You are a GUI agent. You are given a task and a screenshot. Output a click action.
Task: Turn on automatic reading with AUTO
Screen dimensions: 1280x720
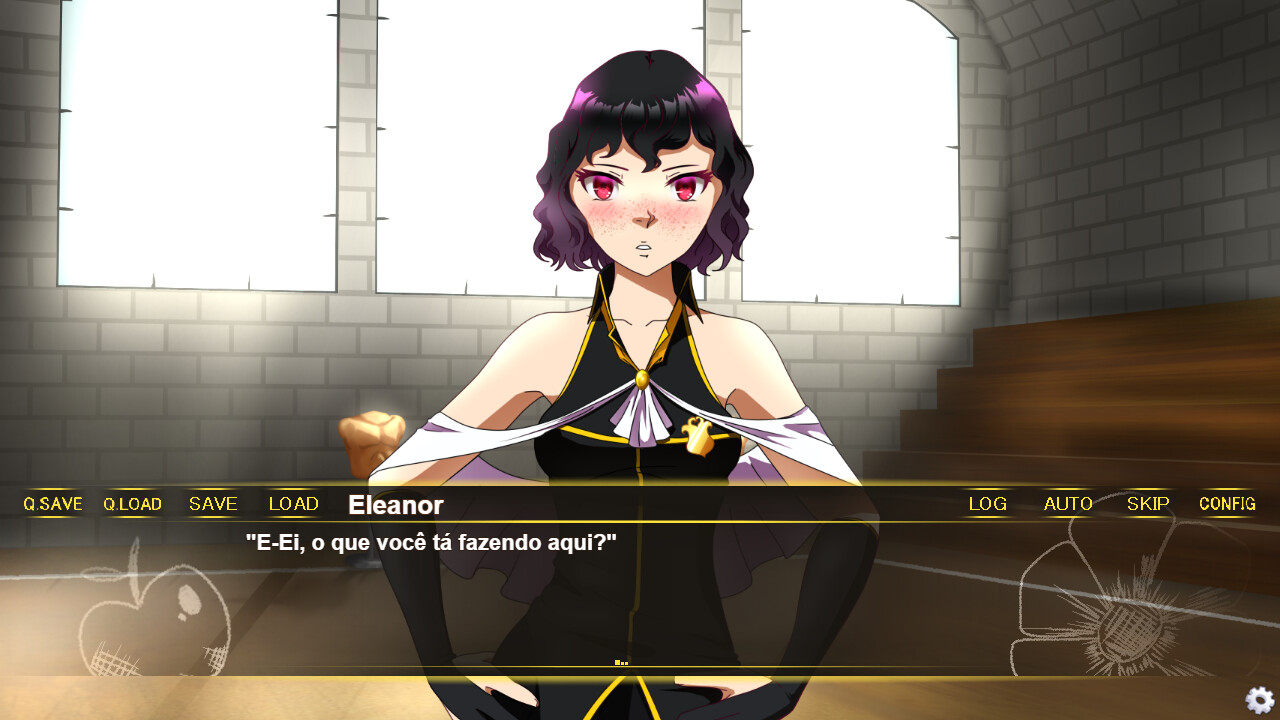tap(1067, 504)
